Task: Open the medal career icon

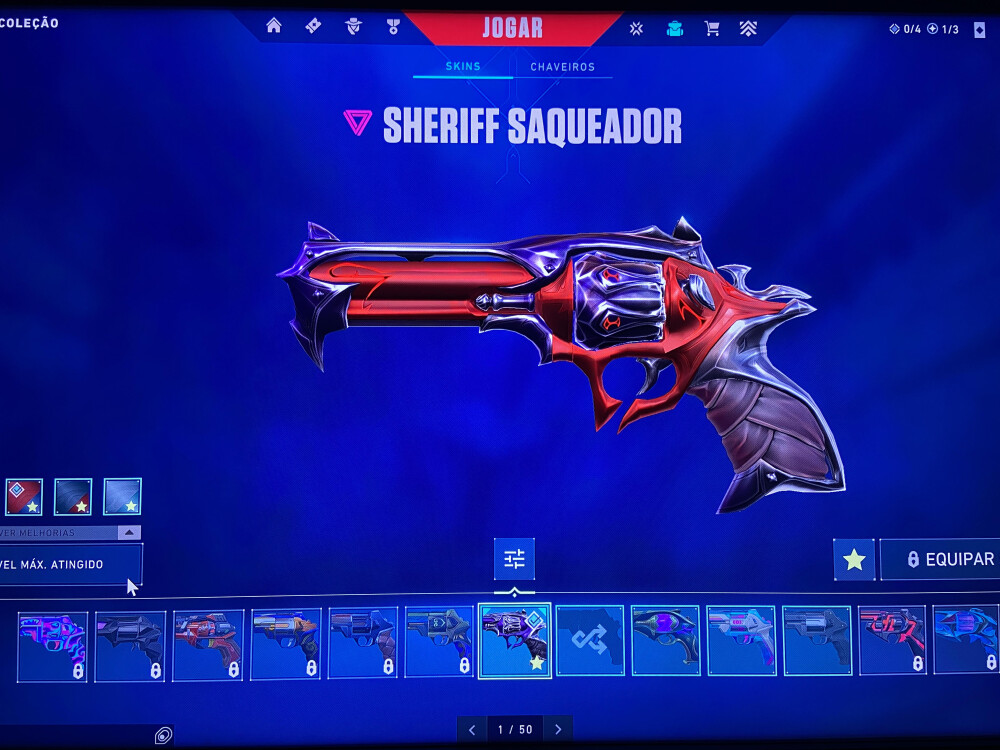Action: click(x=393, y=26)
